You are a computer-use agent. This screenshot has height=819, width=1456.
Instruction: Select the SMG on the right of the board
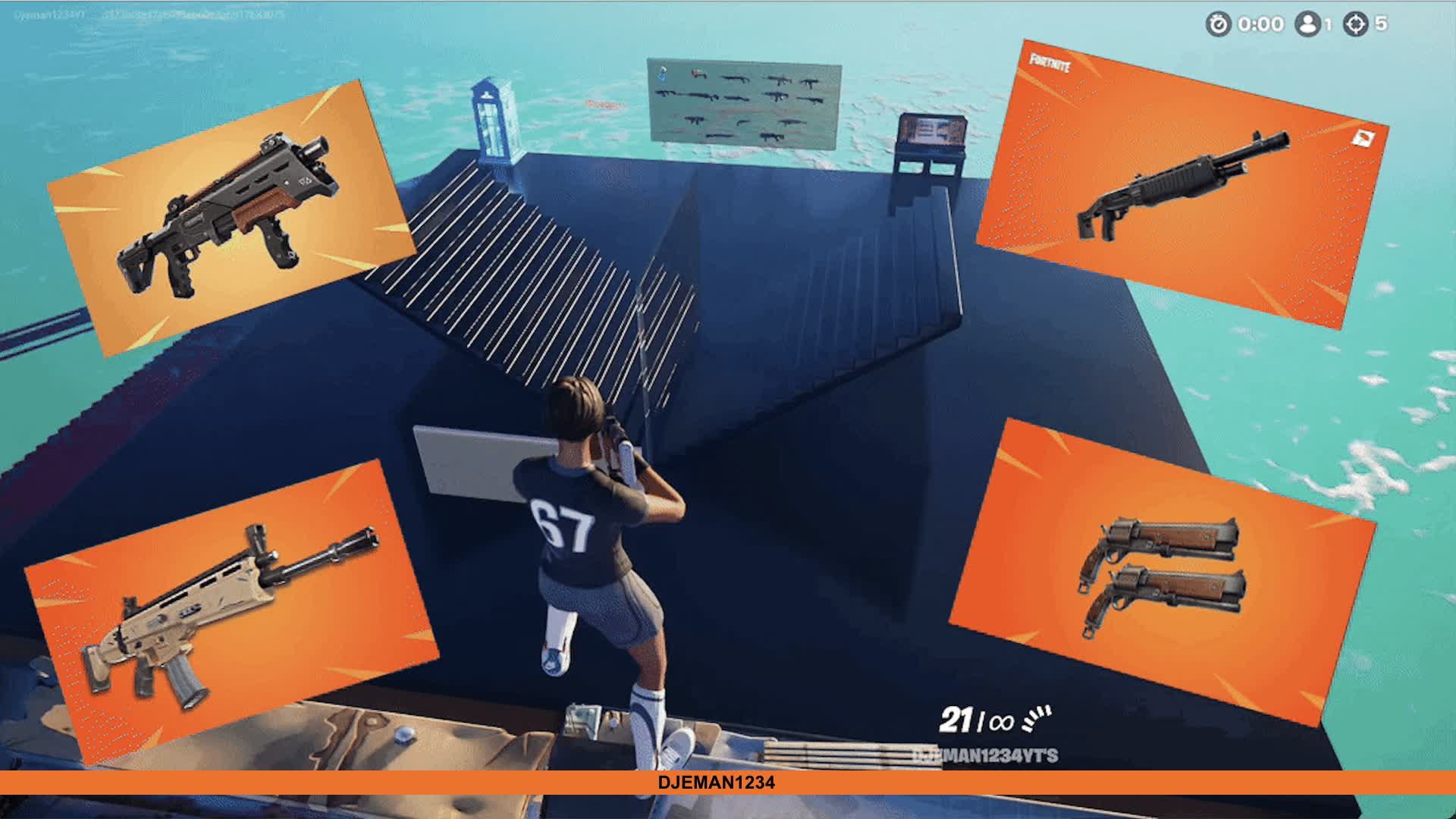pos(811,83)
